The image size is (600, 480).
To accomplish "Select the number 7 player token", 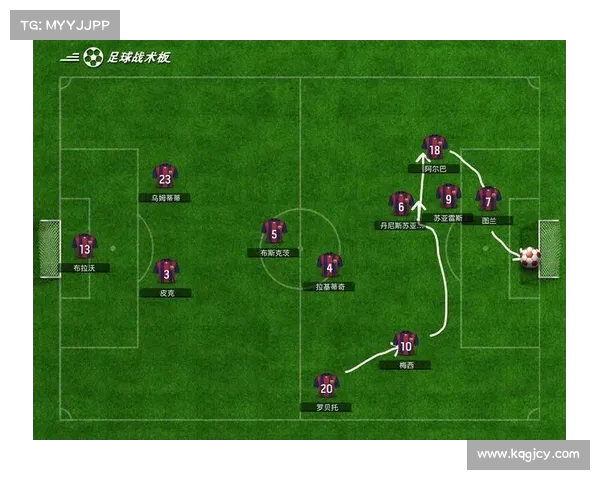I will pyautogui.click(x=488, y=199).
